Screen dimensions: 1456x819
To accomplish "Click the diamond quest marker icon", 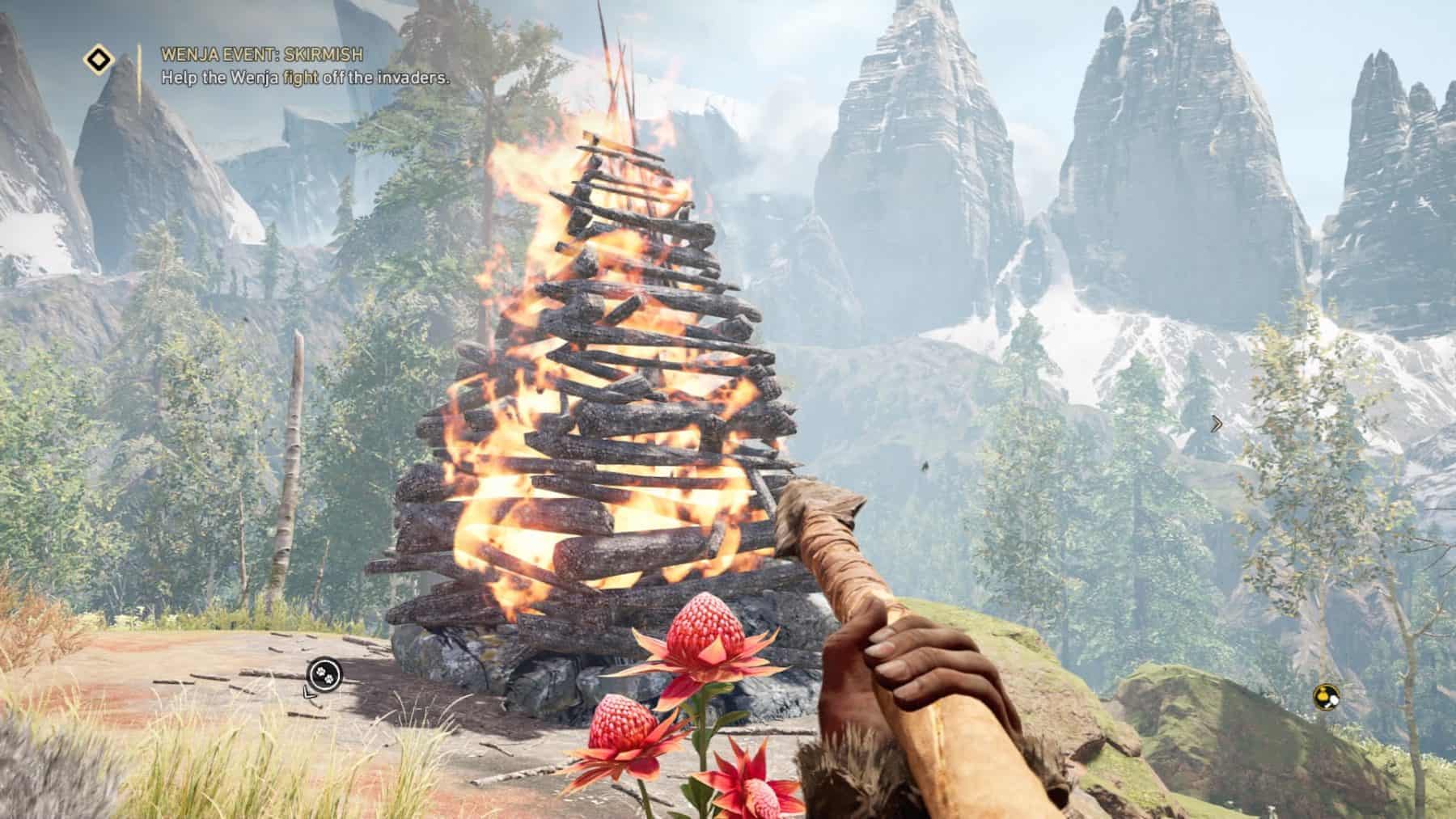I will coord(99,59).
